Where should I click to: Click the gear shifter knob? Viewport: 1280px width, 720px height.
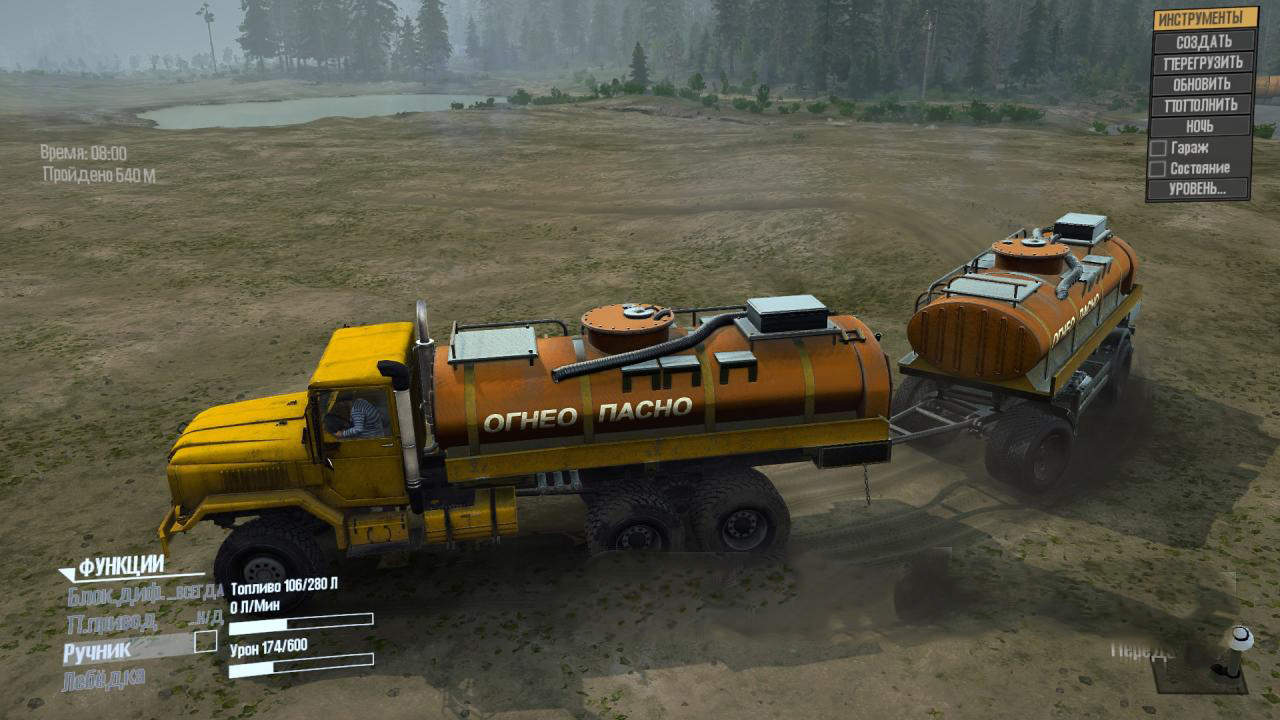1240,636
